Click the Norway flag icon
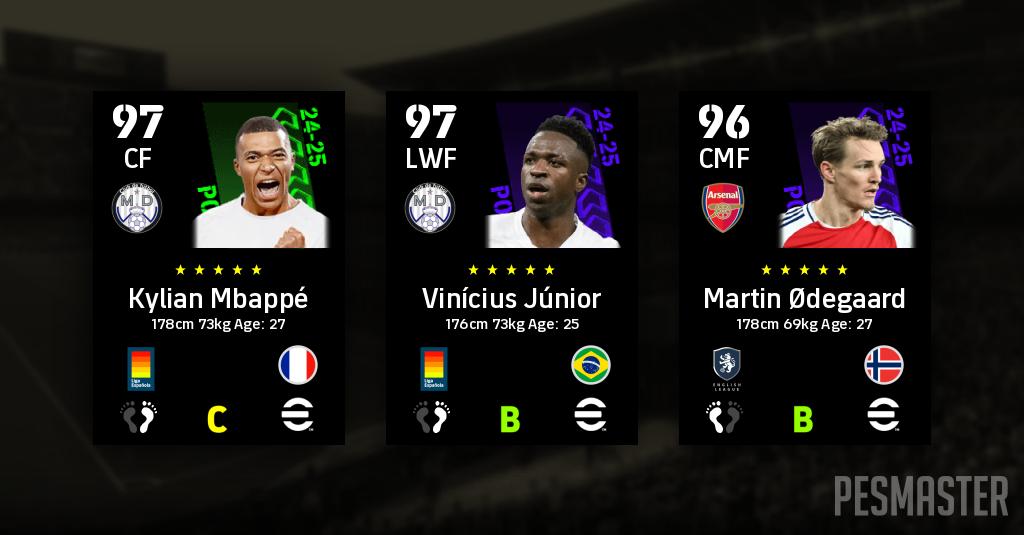Viewport: 1024px width, 535px height. click(884, 366)
